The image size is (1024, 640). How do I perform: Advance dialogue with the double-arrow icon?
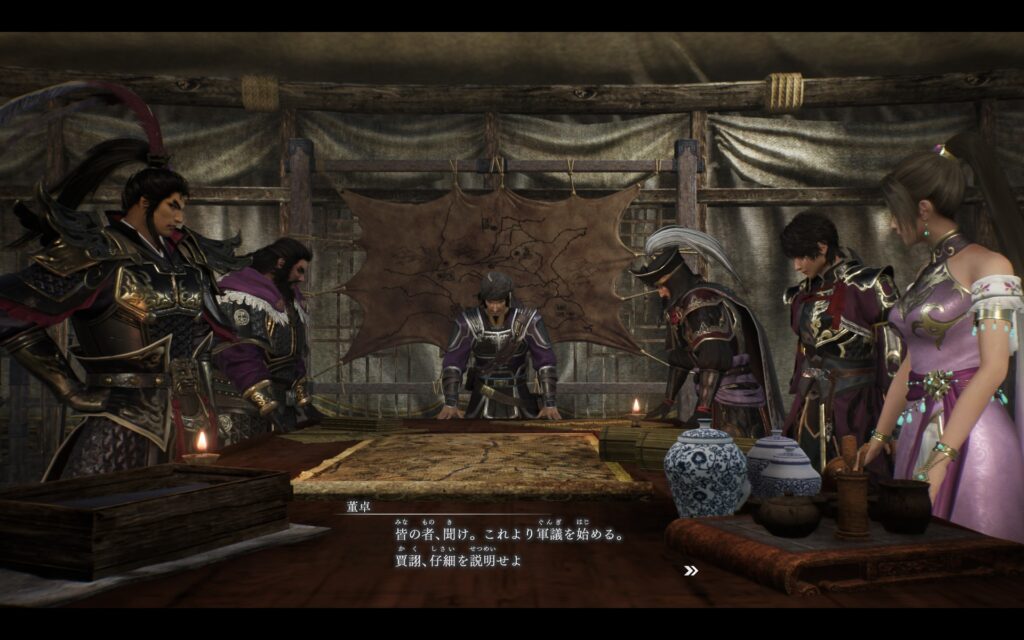tap(690, 571)
